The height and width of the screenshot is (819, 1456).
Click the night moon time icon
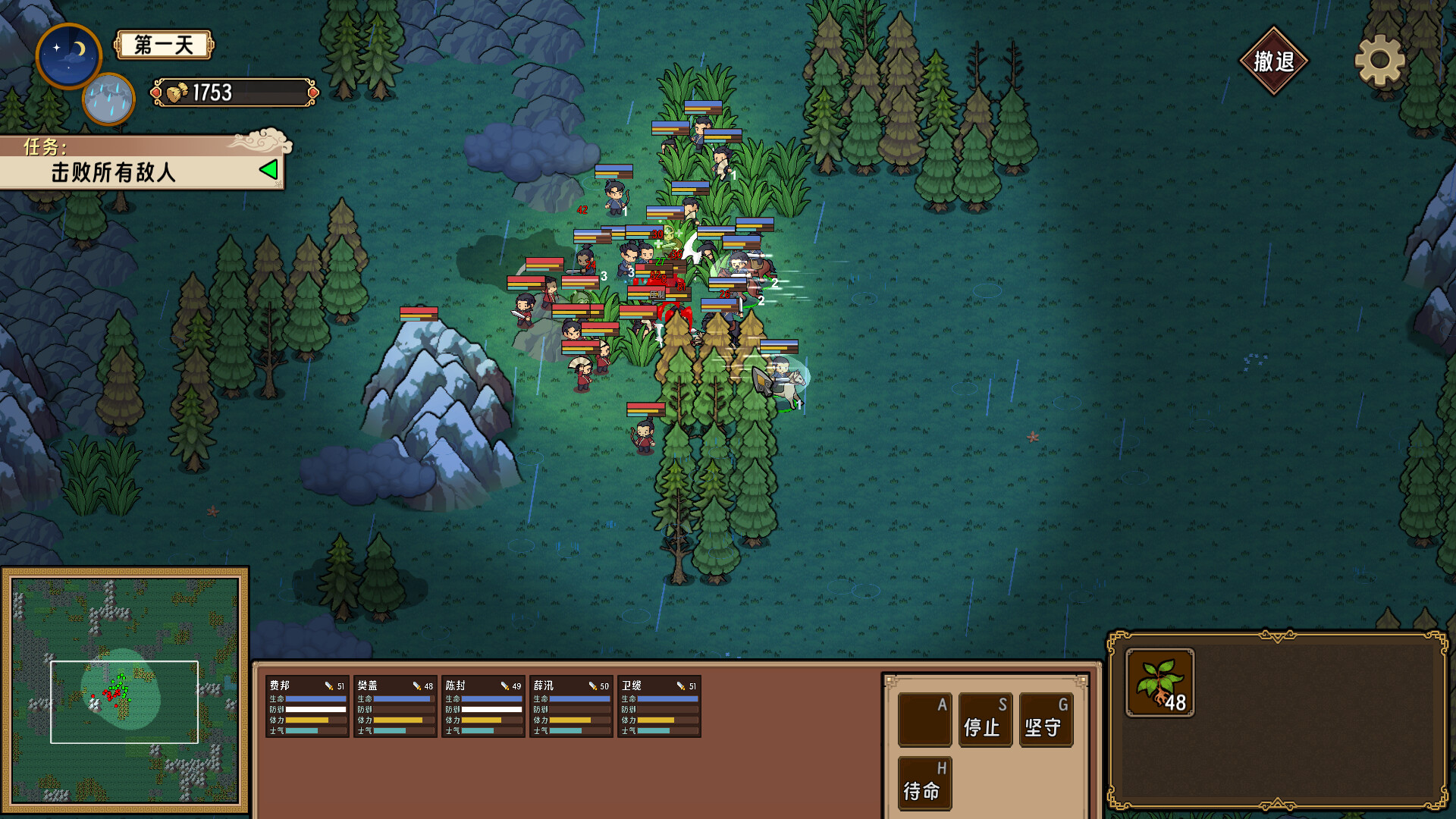click(x=68, y=55)
